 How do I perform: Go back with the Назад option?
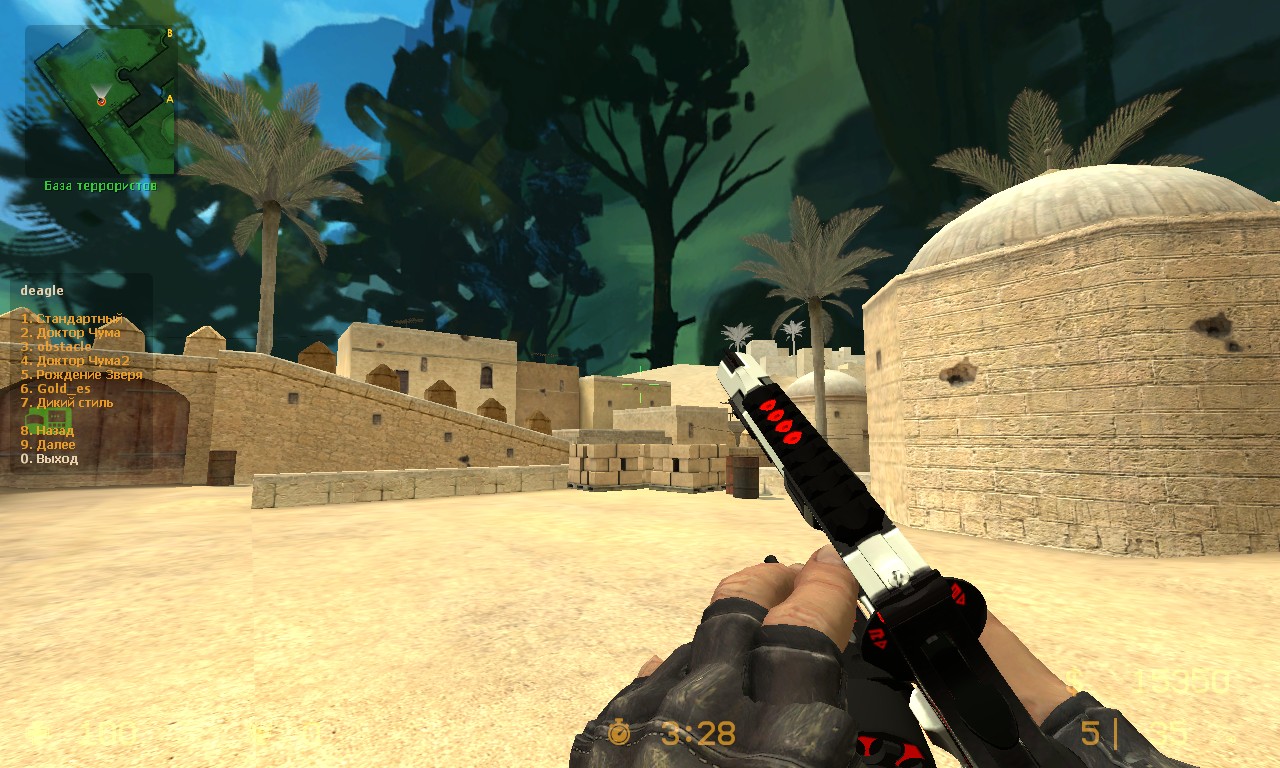tap(48, 431)
